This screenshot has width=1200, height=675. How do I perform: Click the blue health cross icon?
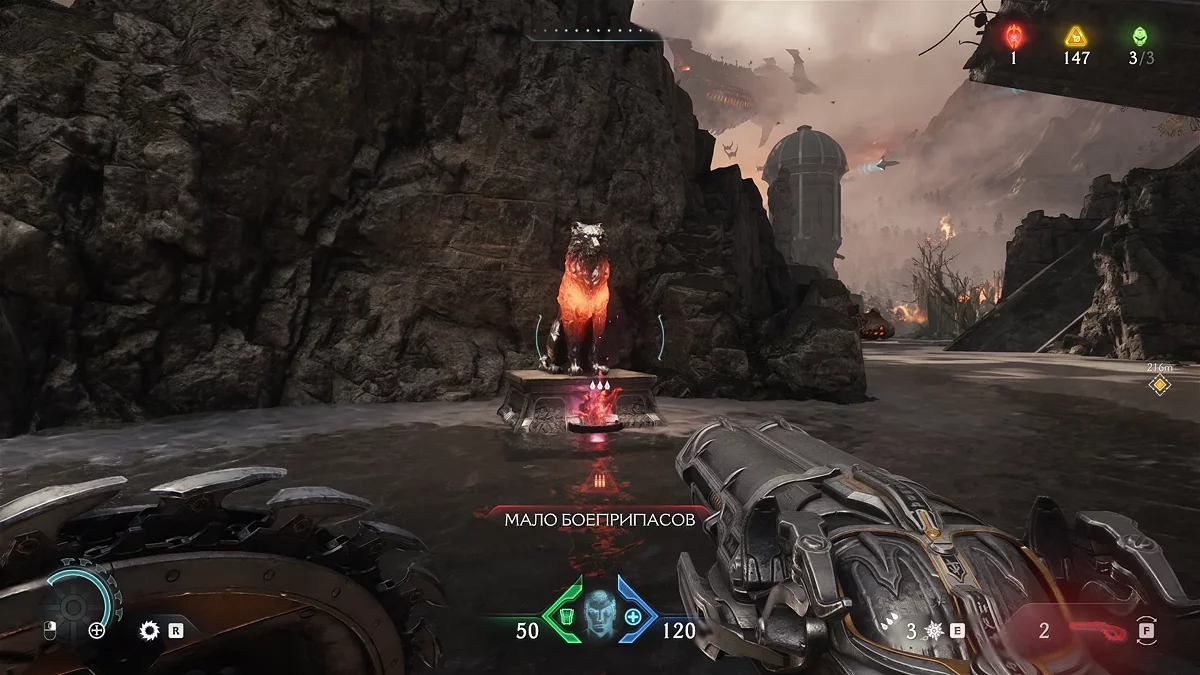point(632,616)
